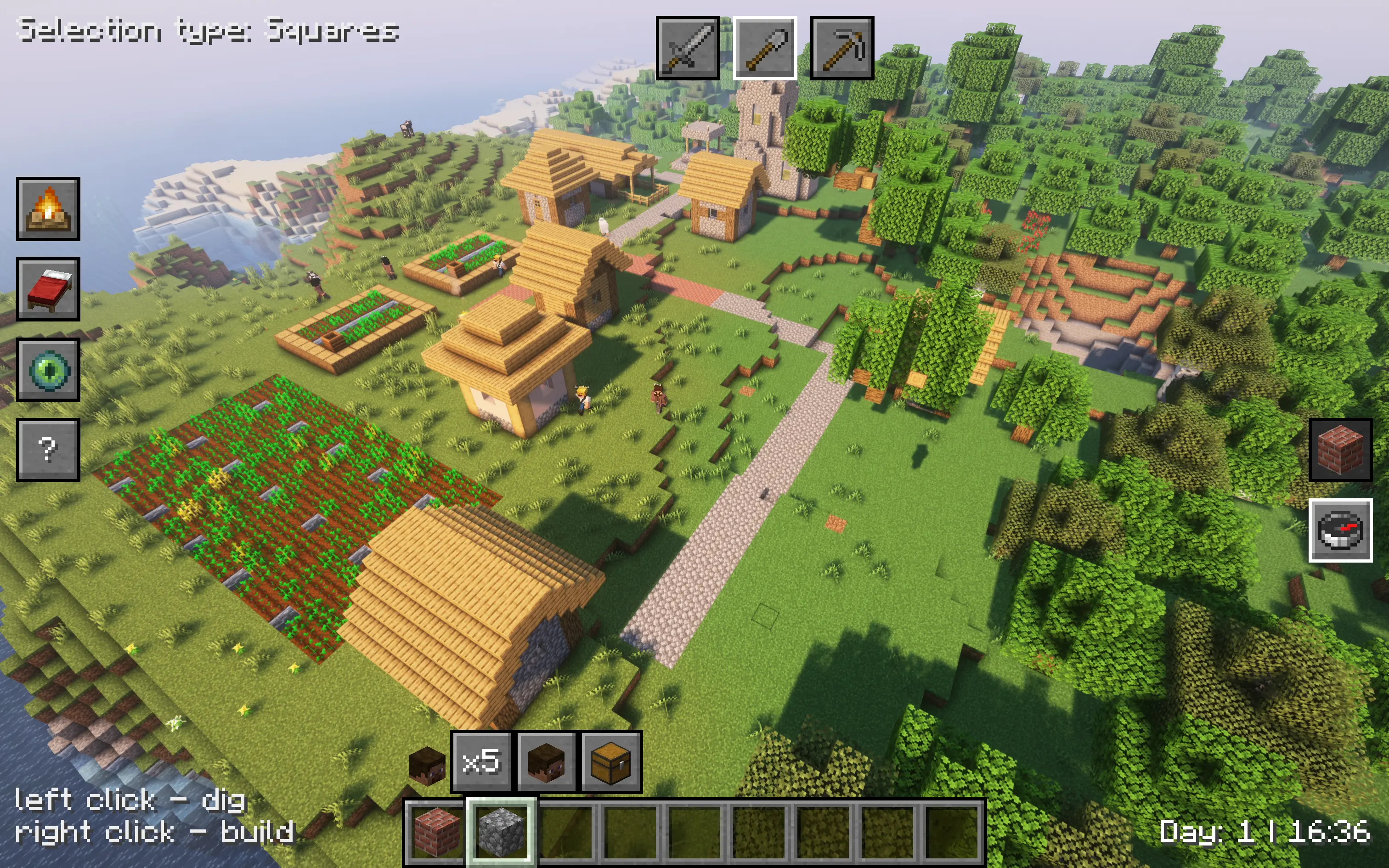Screen dimensions: 1389x868
Task: Open the red bed button
Action: [x=48, y=289]
